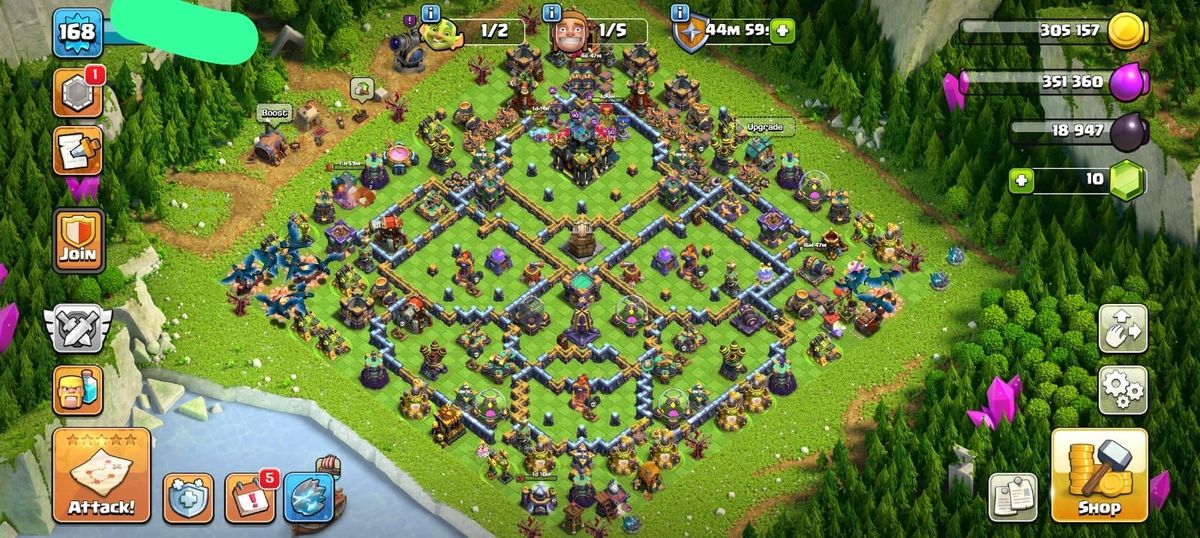This screenshot has width=1200, height=538.
Task: Open the scroll and puzzle piece icon
Action: point(77,151)
